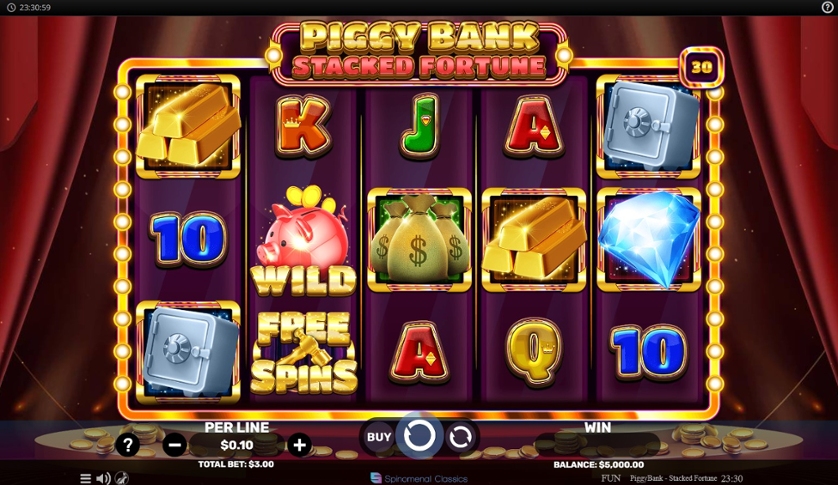Decrease the per line bet
This screenshot has width=838, height=485.
click(174, 445)
